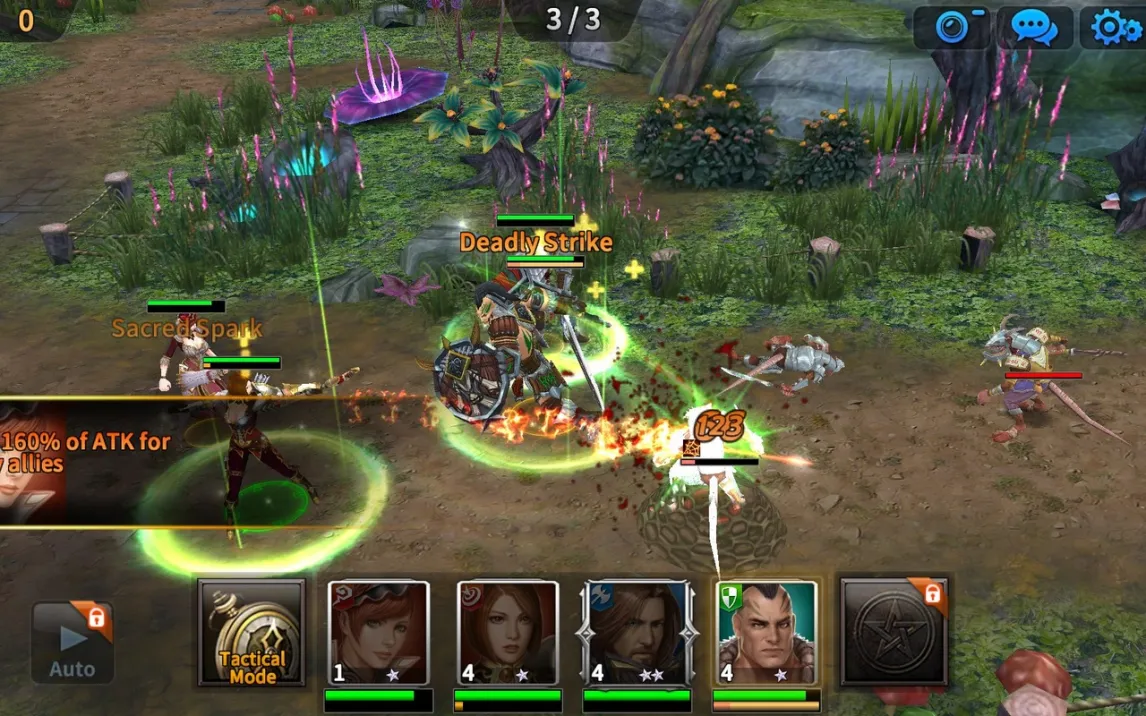This screenshot has height=716, width=1146.
Task: Open the gear settings menu
Action: pos(1114,27)
